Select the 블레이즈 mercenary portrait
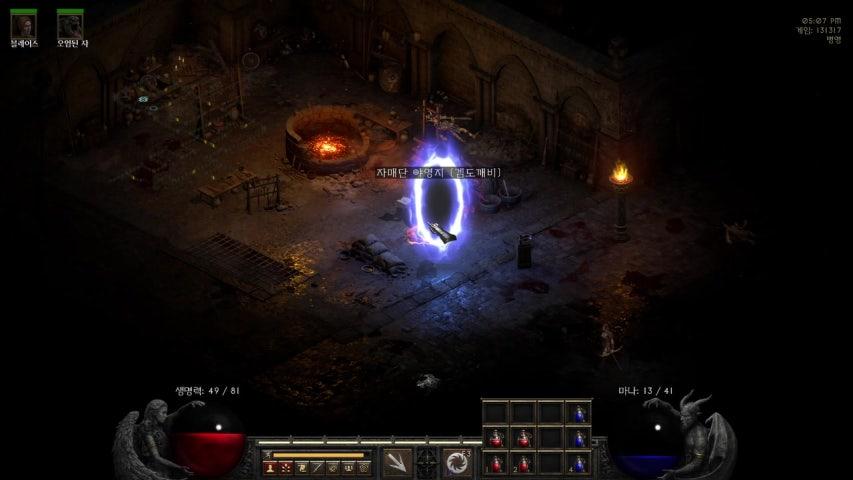Image resolution: width=853 pixels, height=480 pixels. coord(23,24)
